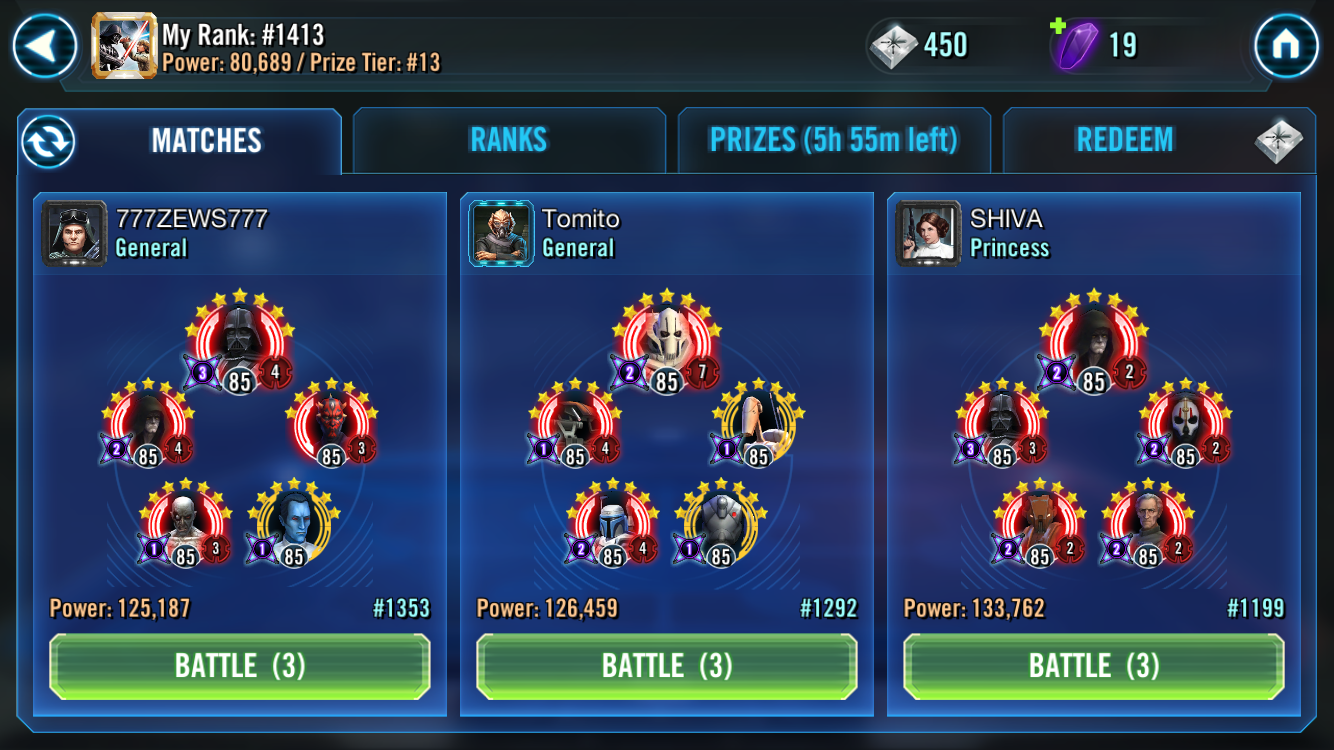The width and height of the screenshot is (1334, 750).
Task: Go back using the arrow button
Action: coord(44,45)
